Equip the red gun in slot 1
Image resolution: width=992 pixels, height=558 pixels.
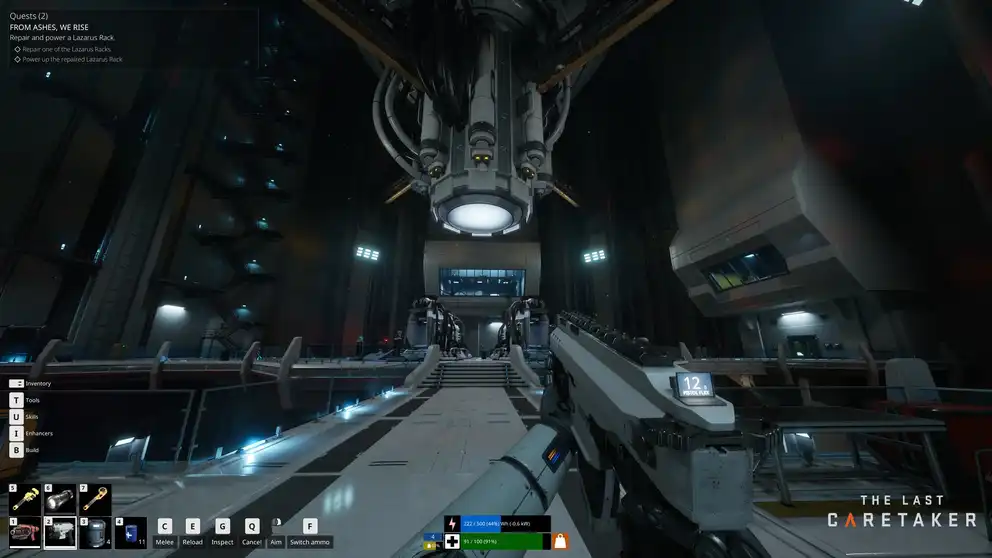point(25,533)
